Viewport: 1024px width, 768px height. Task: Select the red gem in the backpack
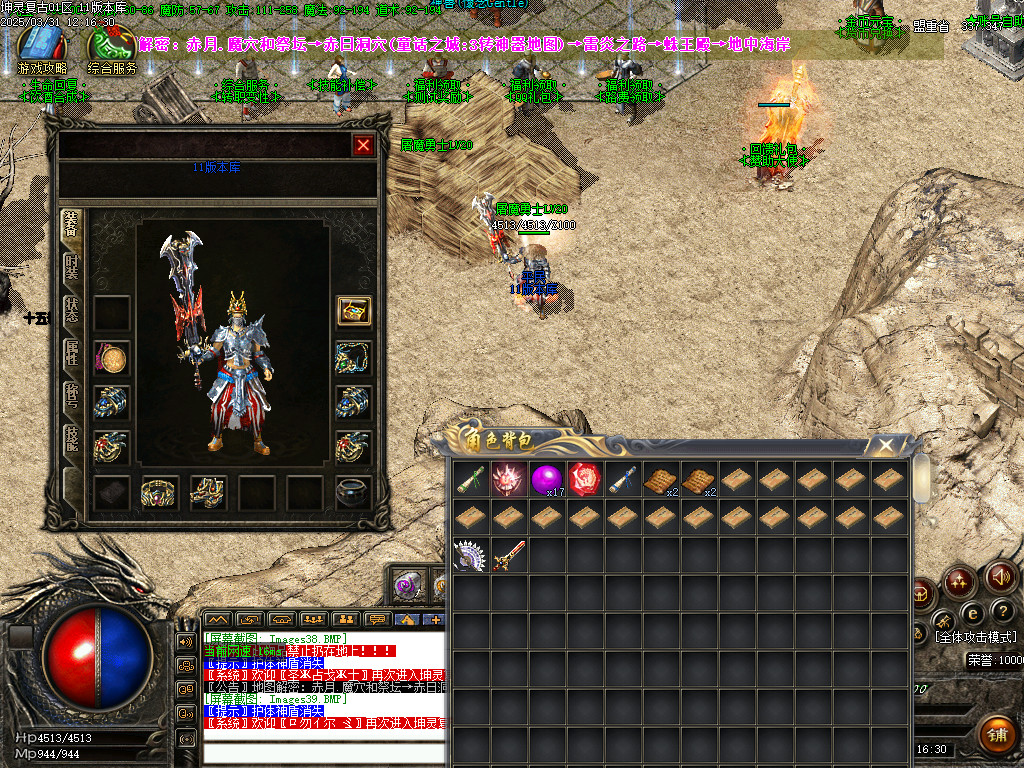point(584,480)
